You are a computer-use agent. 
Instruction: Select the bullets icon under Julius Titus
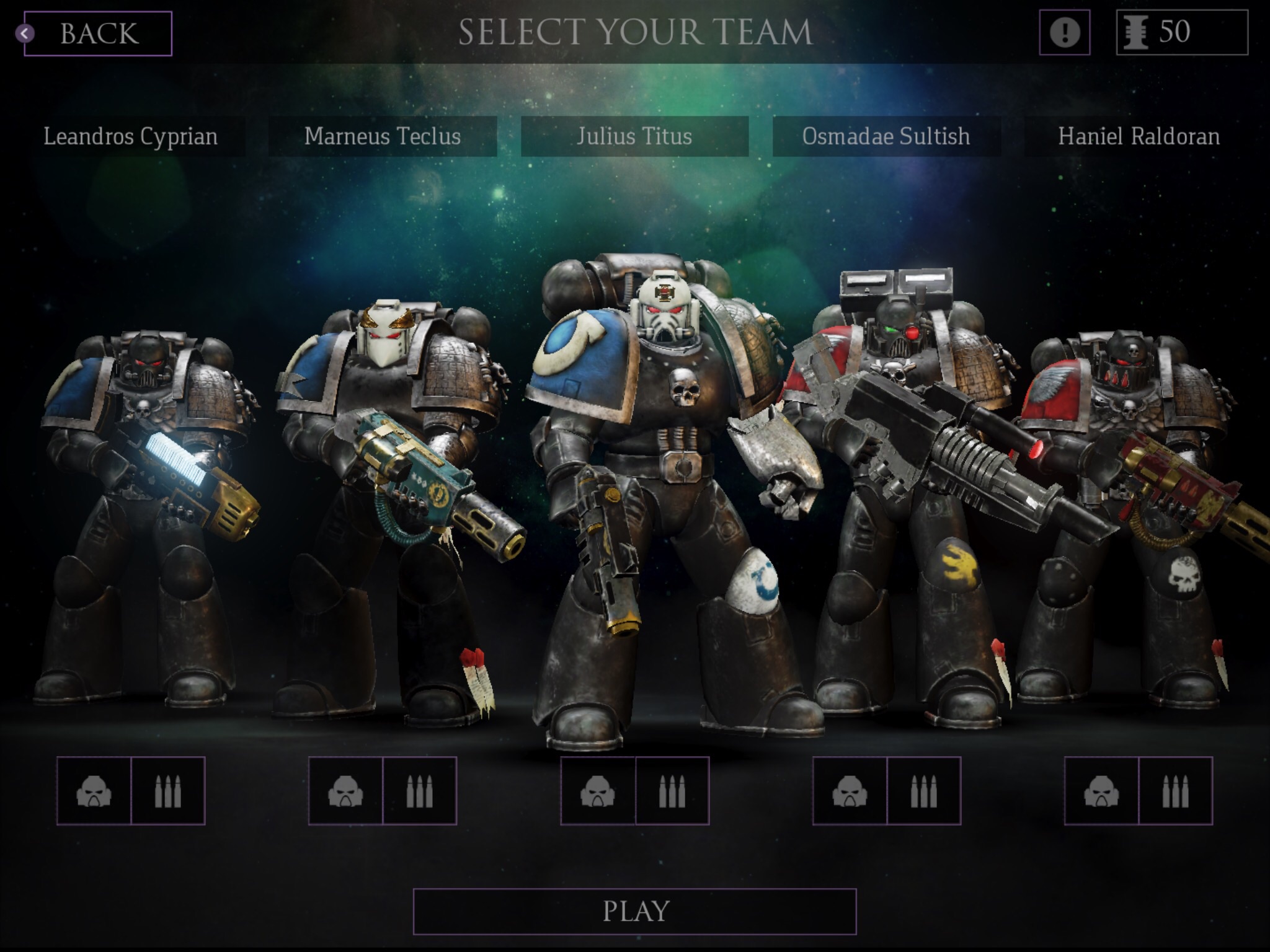672,791
